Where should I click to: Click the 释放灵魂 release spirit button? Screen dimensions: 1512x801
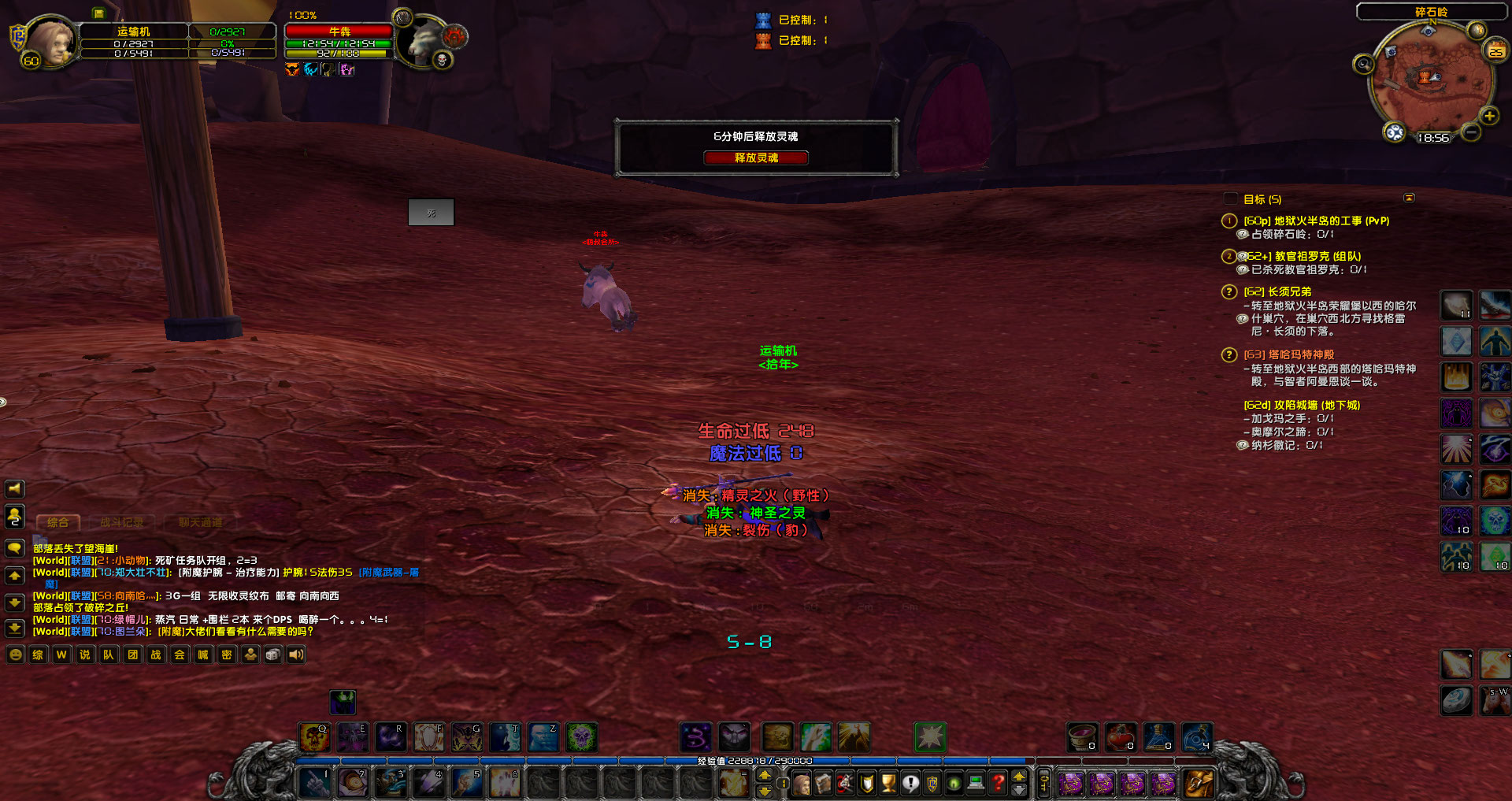tap(757, 158)
